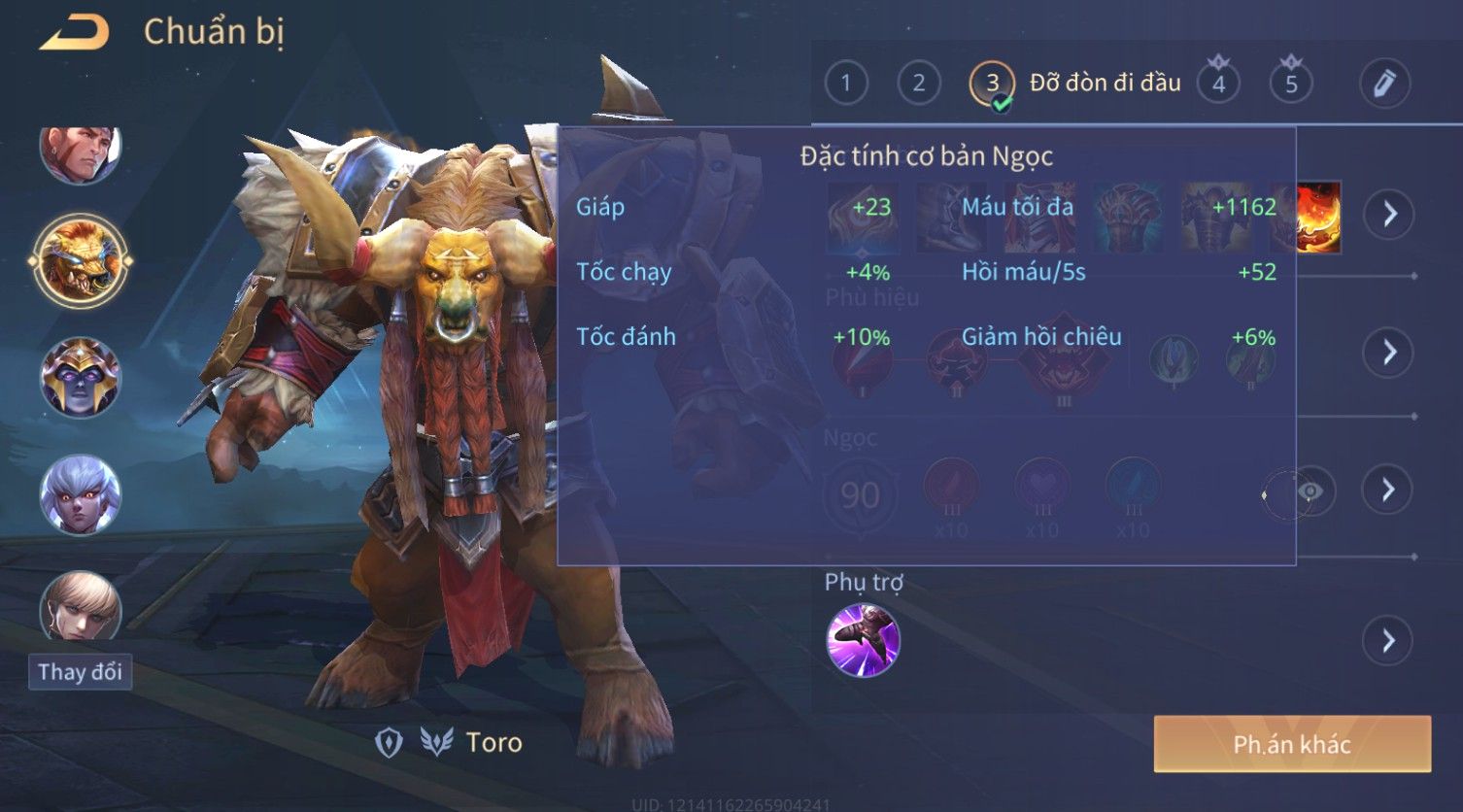This screenshot has height=812, width=1463.
Task: Click the Thay đổi hero change button
Action: tap(80, 672)
